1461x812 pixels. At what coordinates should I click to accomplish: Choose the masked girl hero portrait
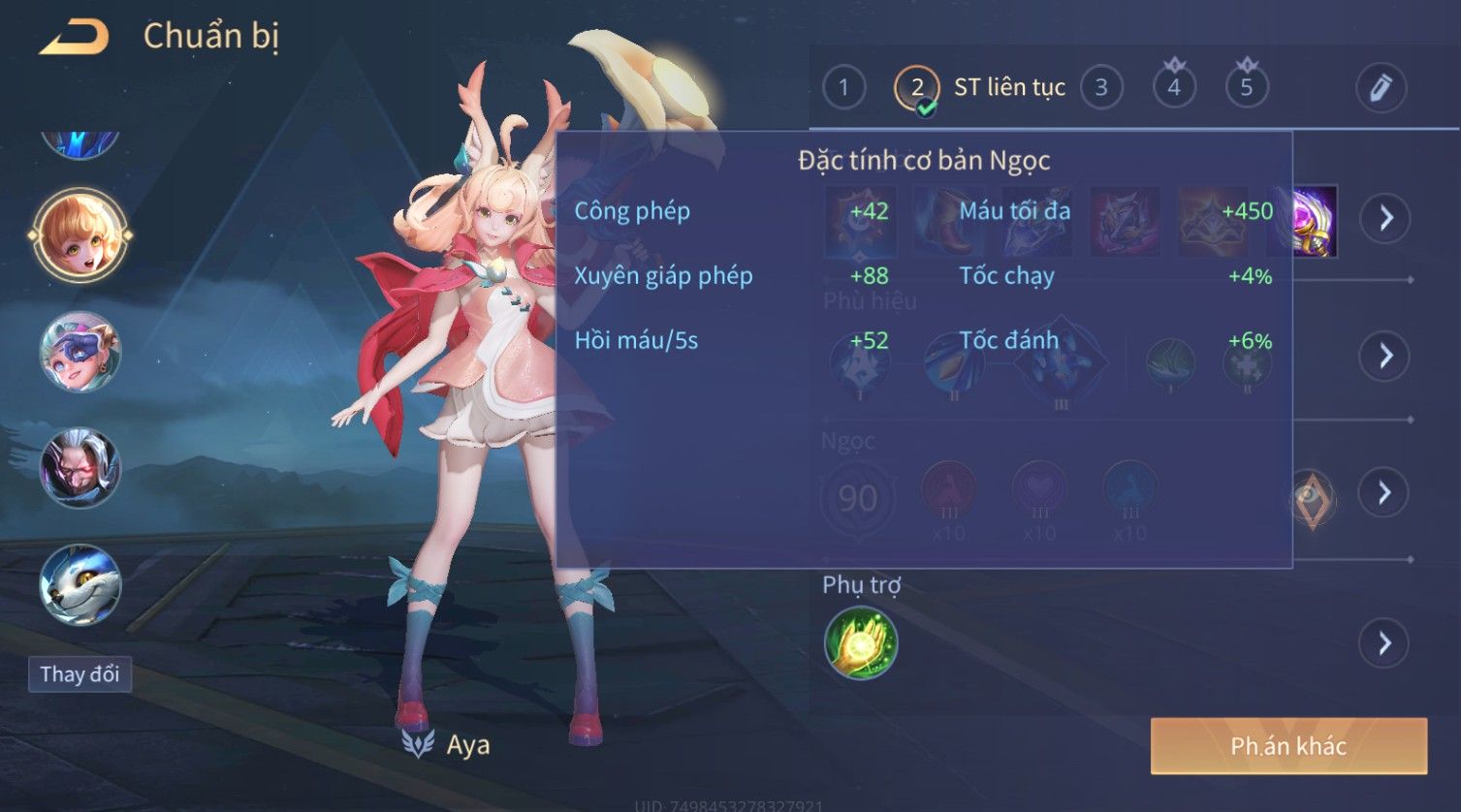79,352
